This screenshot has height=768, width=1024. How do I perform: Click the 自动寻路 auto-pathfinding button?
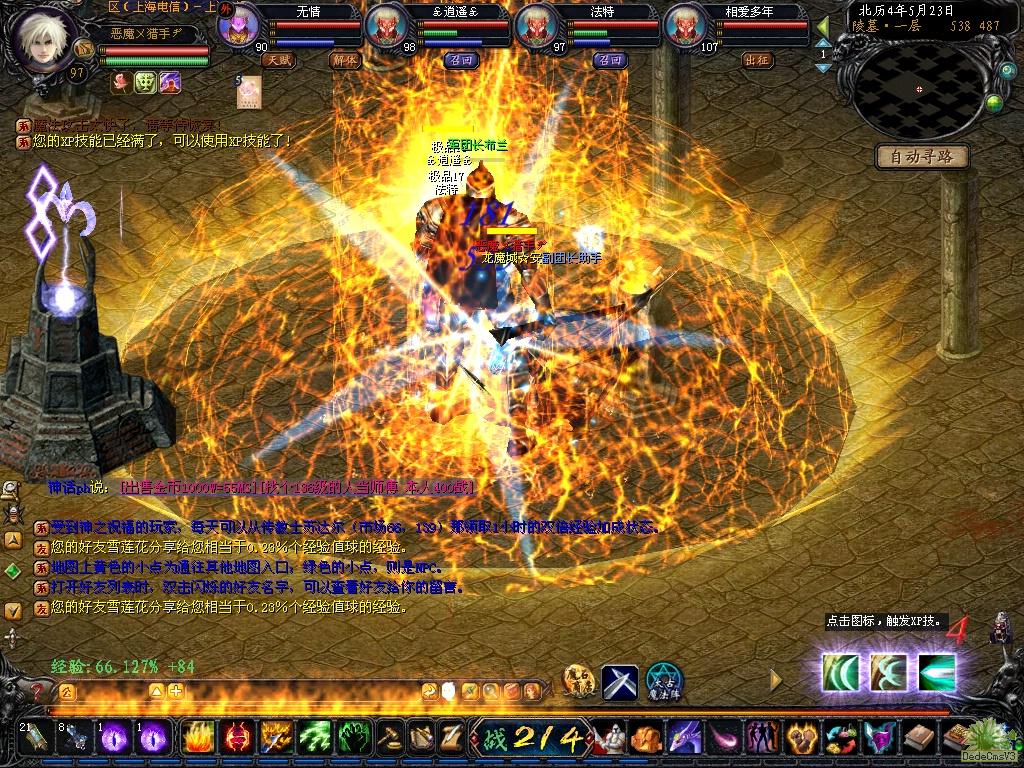coord(921,156)
